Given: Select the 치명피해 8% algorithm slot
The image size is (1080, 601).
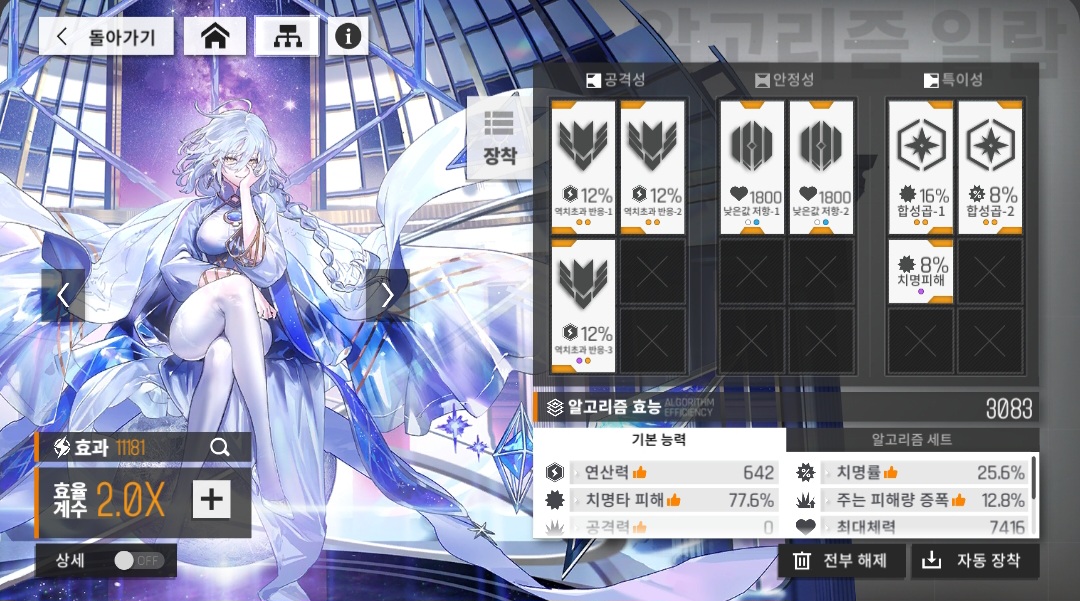Looking at the screenshot, I should 920,271.
